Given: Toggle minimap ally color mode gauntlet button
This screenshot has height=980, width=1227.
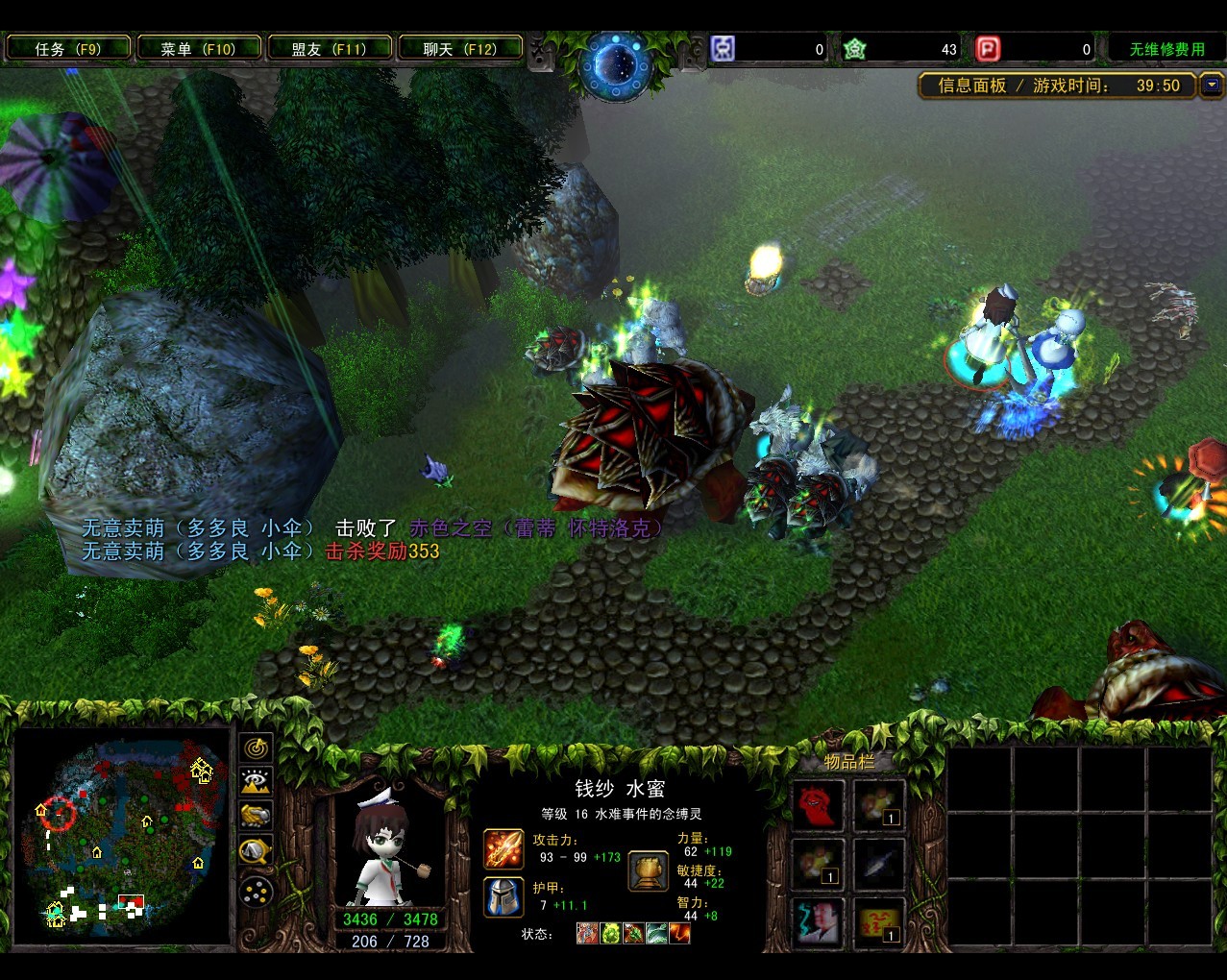Looking at the screenshot, I should (x=256, y=816).
